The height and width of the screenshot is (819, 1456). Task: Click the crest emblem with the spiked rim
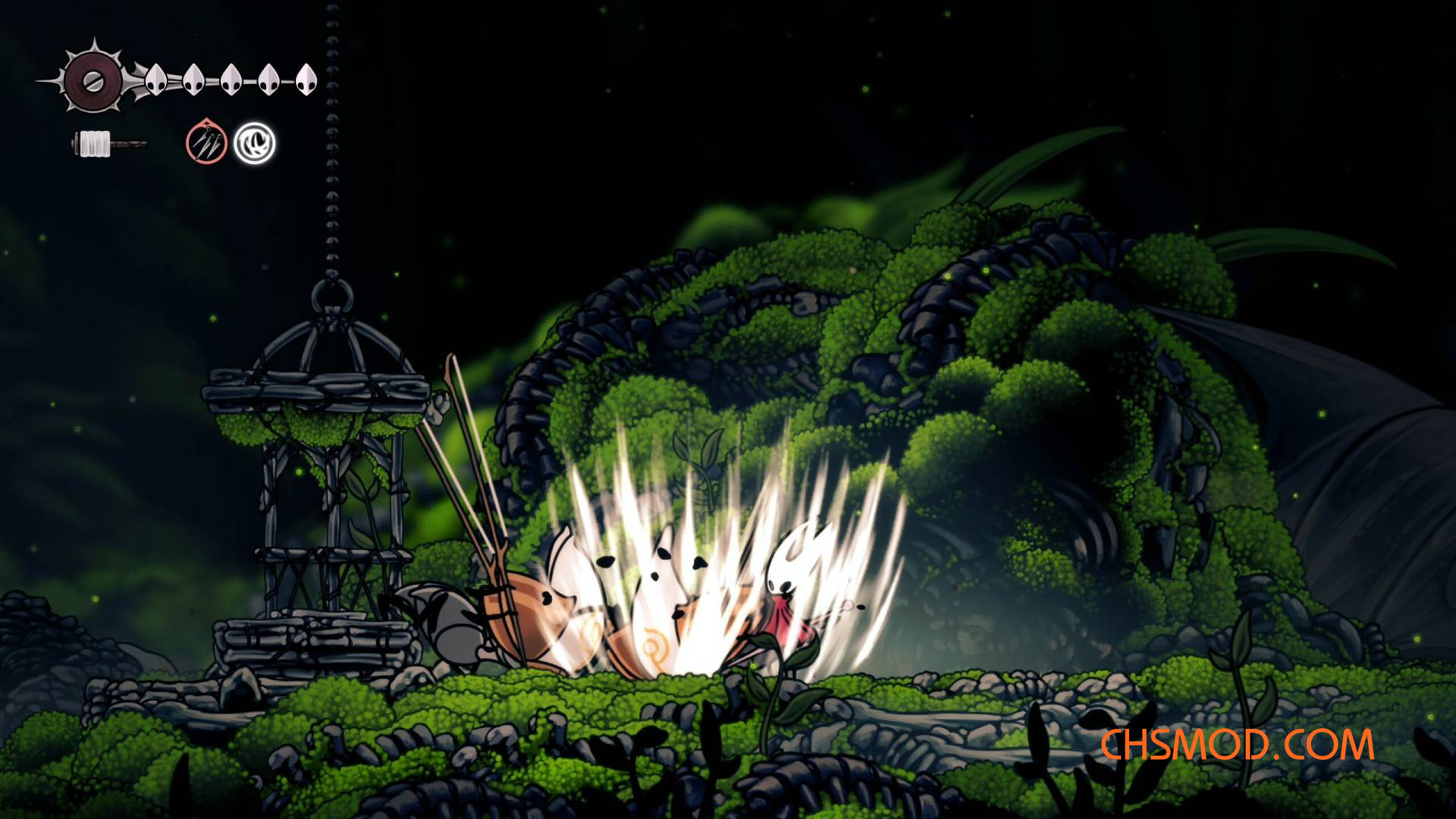(x=93, y=80)
